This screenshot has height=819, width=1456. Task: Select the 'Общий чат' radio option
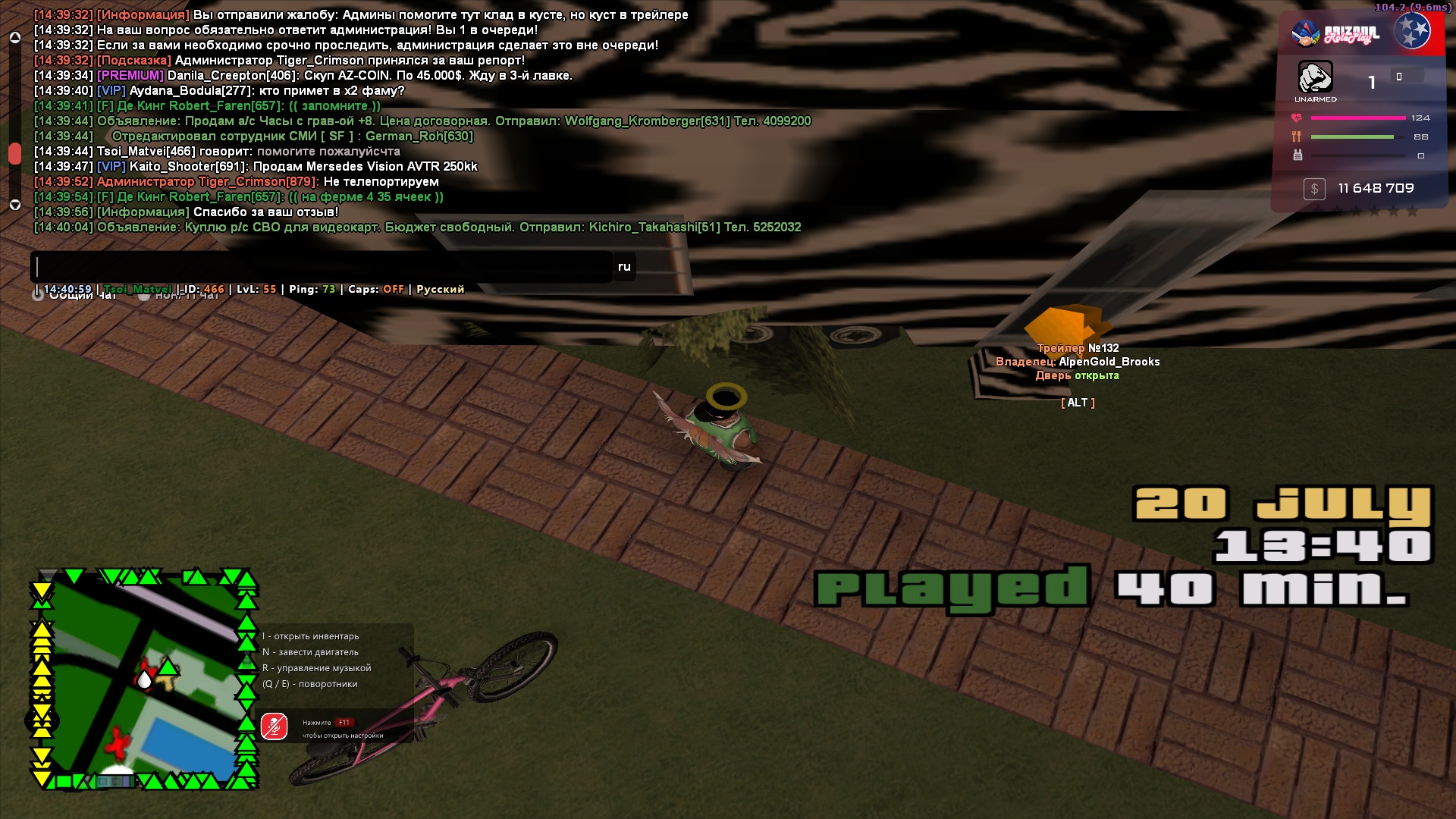38,295
